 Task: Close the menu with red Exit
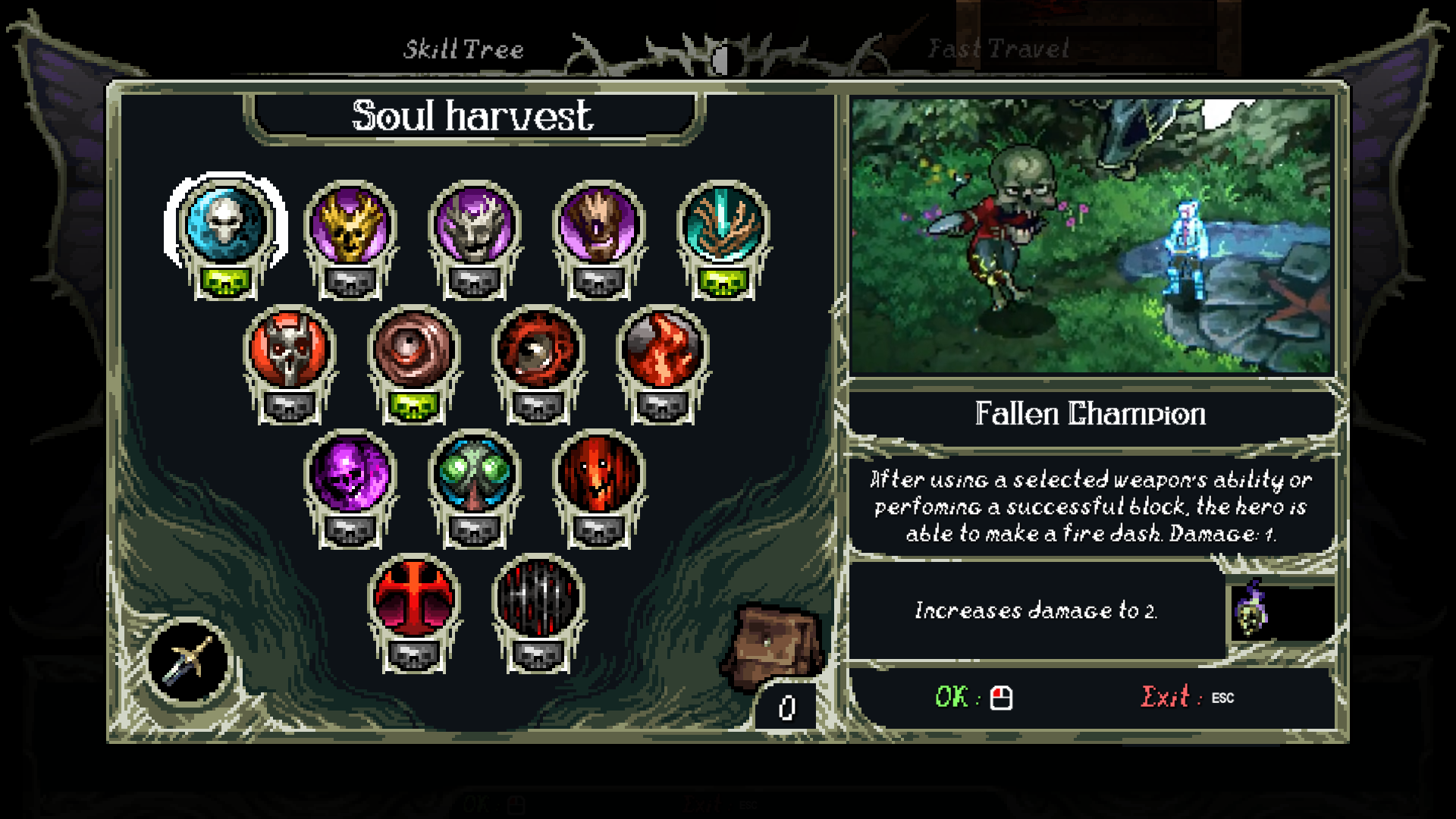(x=1187, y=697)
